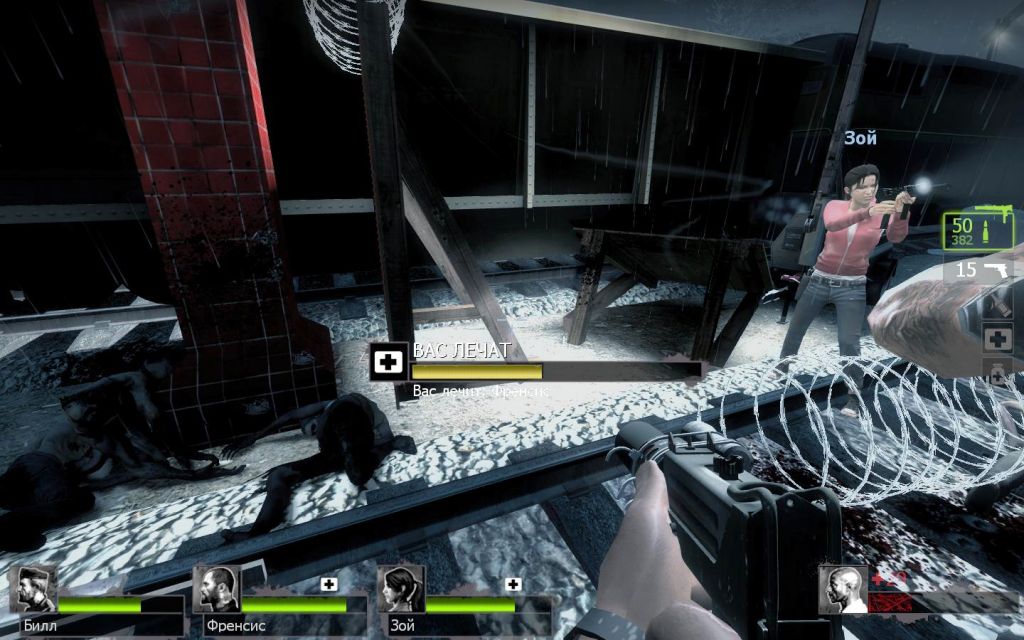This screenshot has width=1024, height=640.
Task: Click Bill's teammate portrait
Action: 37,589
